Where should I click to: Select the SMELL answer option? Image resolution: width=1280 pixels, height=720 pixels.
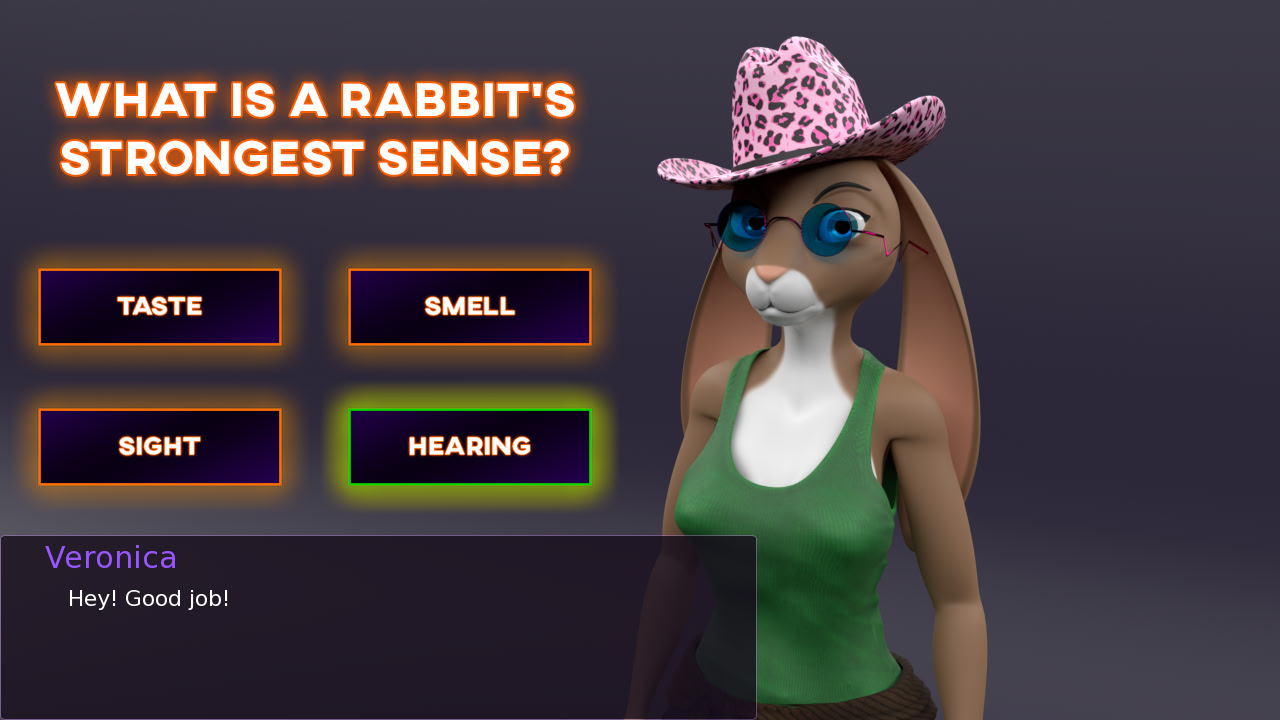coord(470,307)
